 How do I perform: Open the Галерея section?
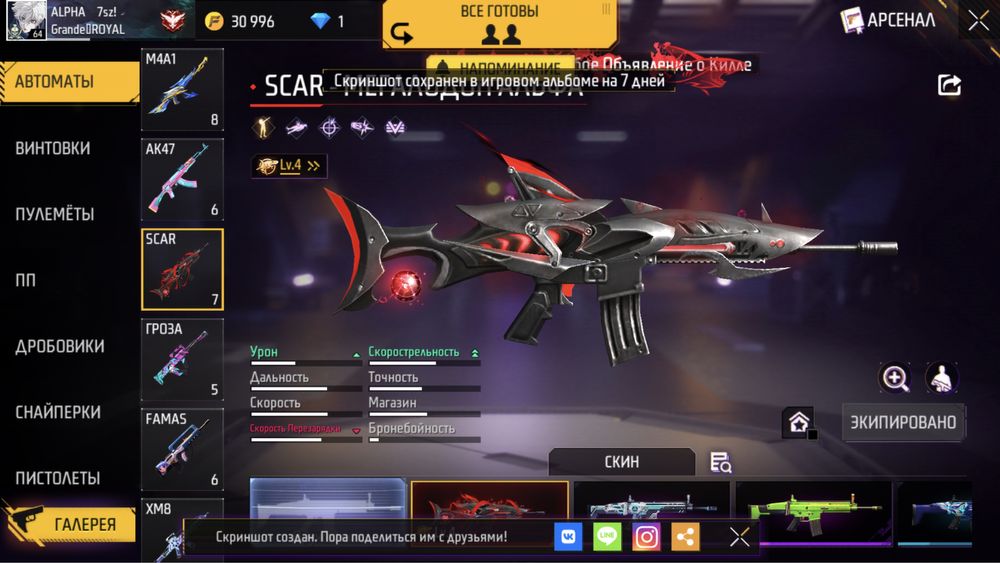70,523
